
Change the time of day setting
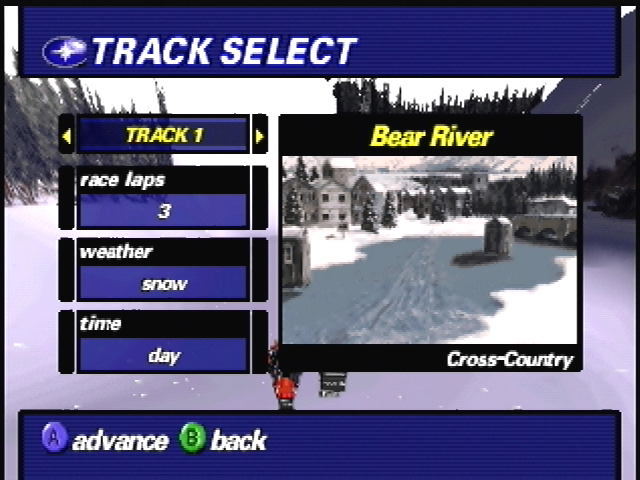coord(163,355)
